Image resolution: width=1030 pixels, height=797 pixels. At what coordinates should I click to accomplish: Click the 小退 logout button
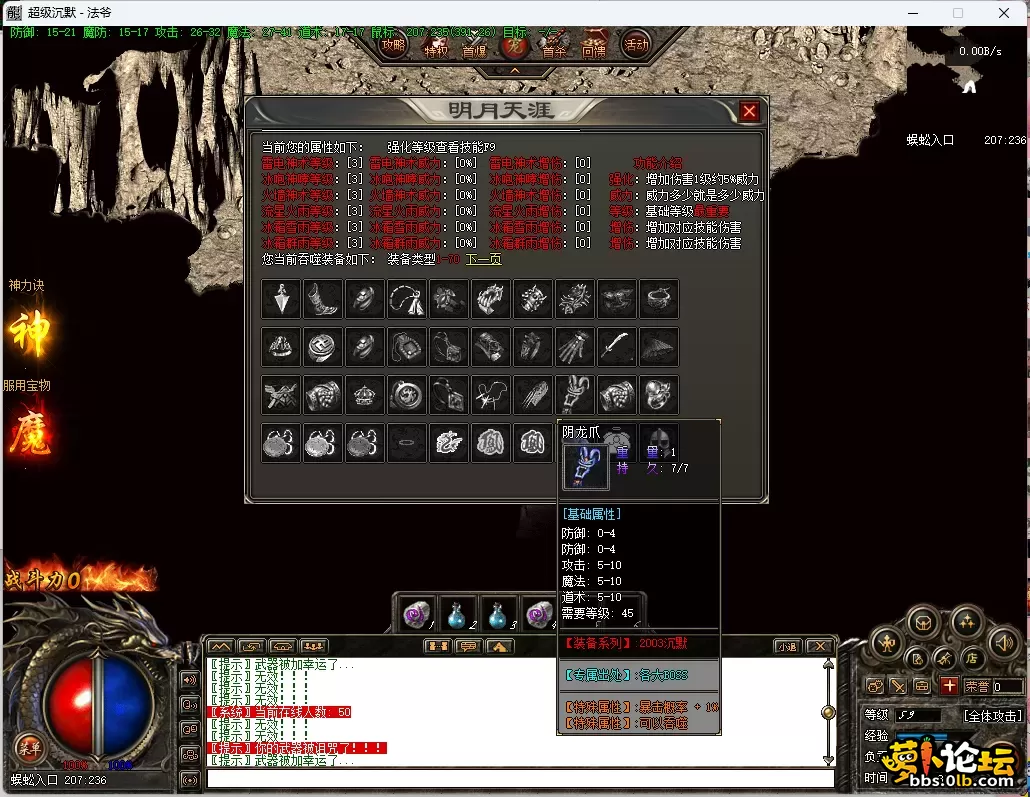[x=787, y=647]
